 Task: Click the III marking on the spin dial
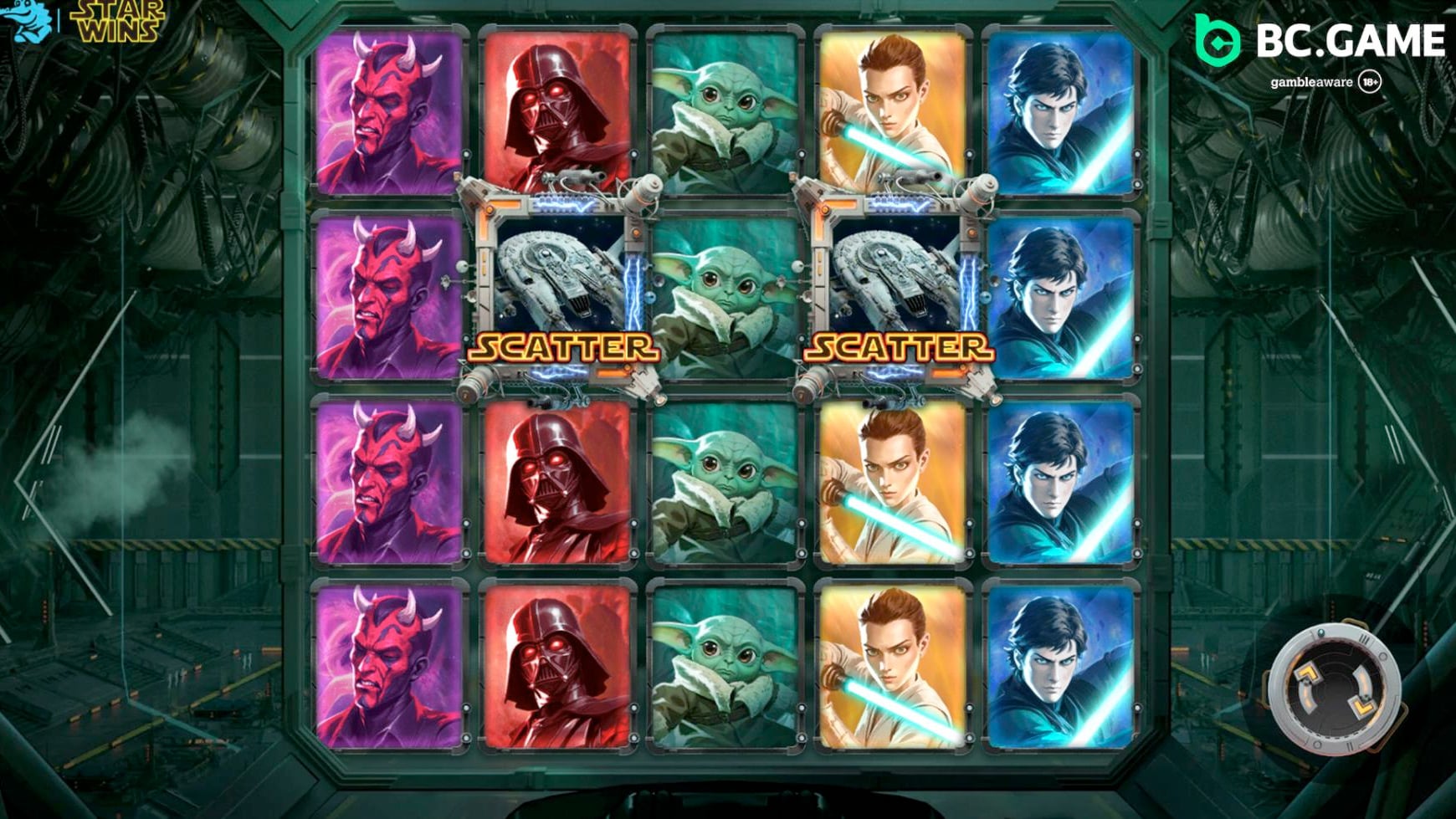tap(1364, 638)
